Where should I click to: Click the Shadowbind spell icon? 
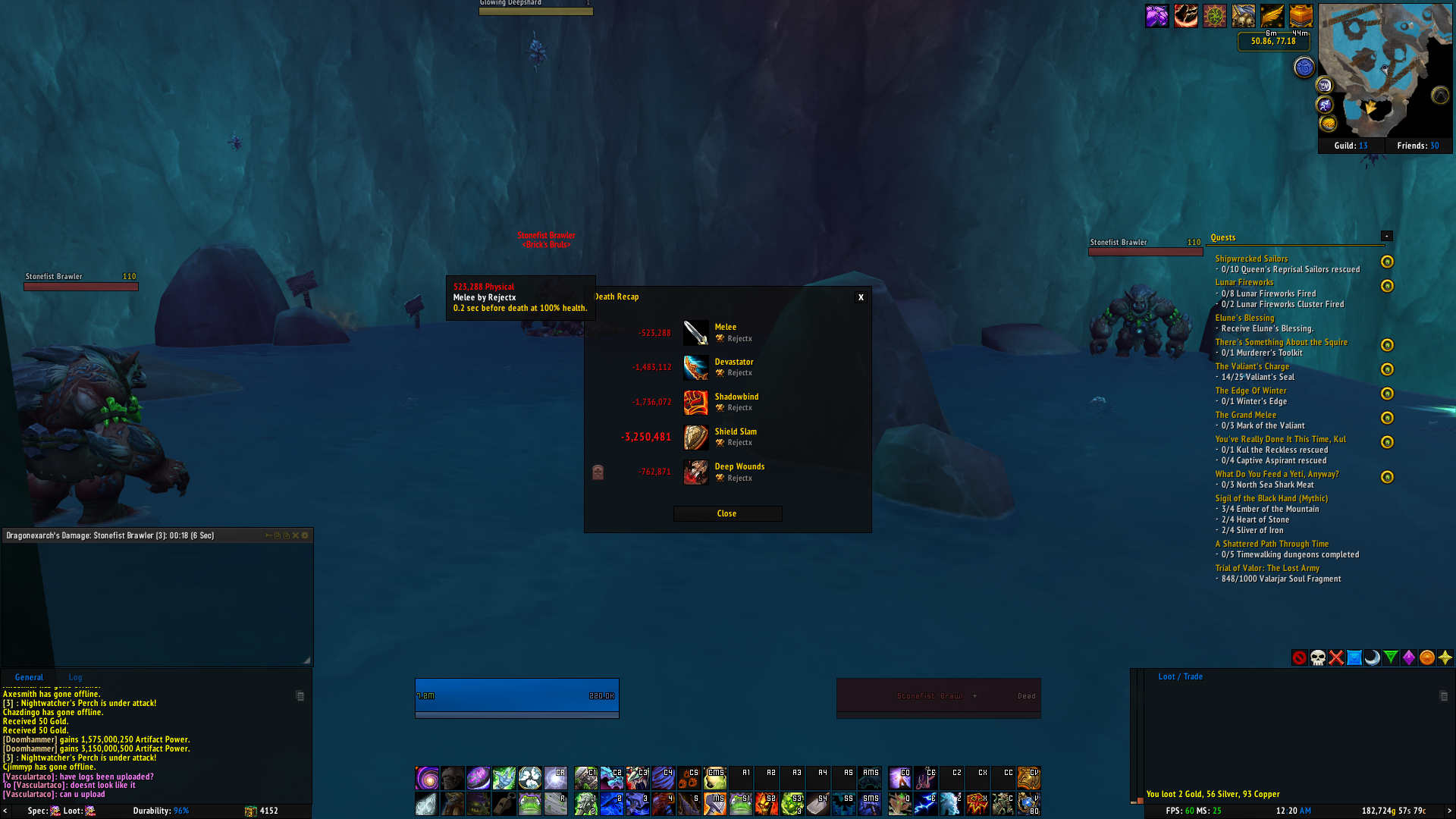coord(695,403)
